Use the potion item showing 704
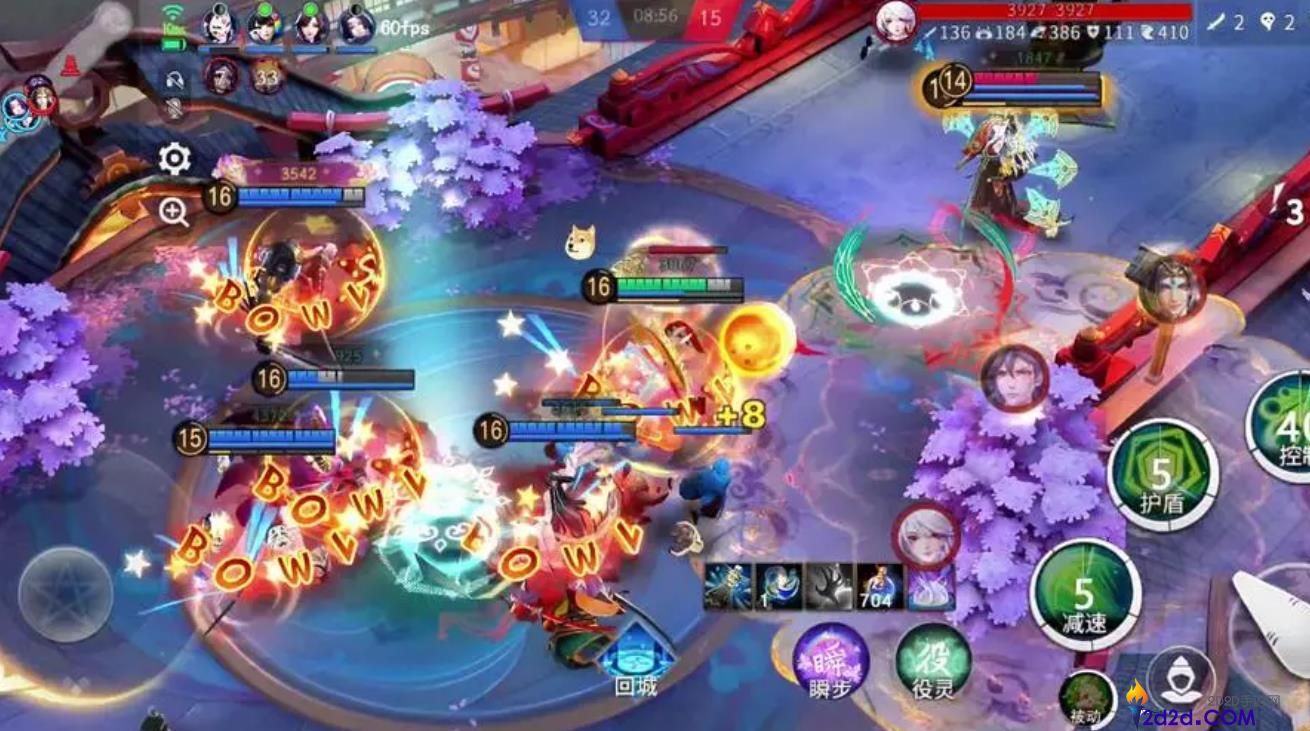The image size is (1310, 731). 880,587
